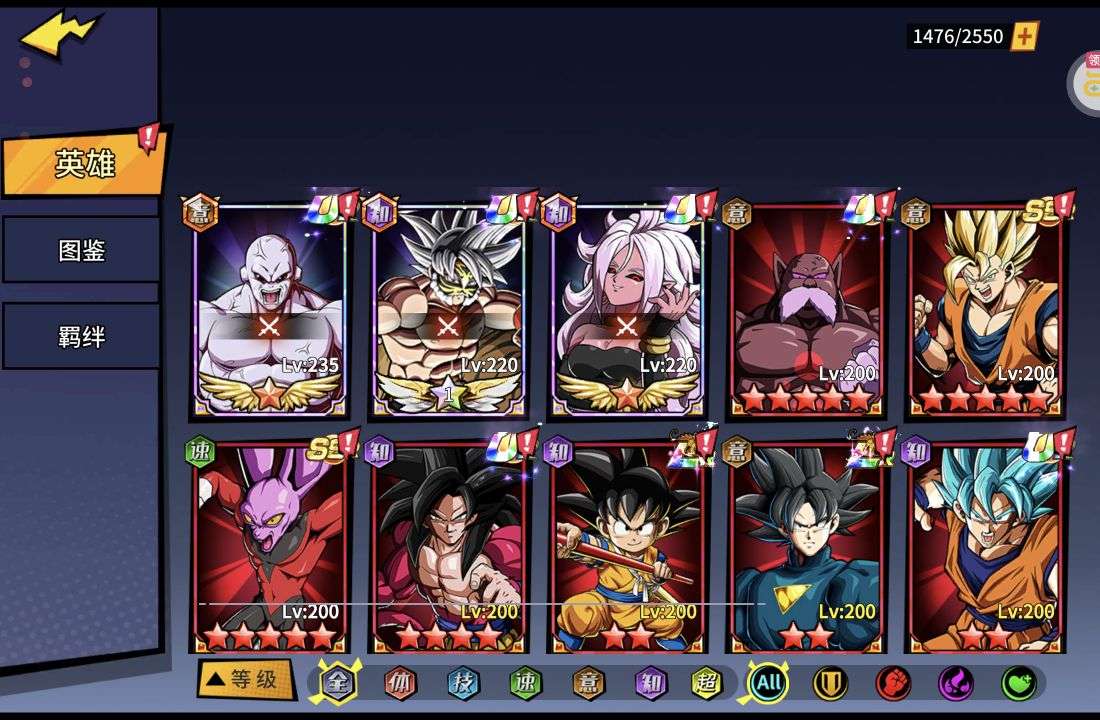
Task: Select the silver-haired Broly Lv:220 card
Action: point(448,310)
